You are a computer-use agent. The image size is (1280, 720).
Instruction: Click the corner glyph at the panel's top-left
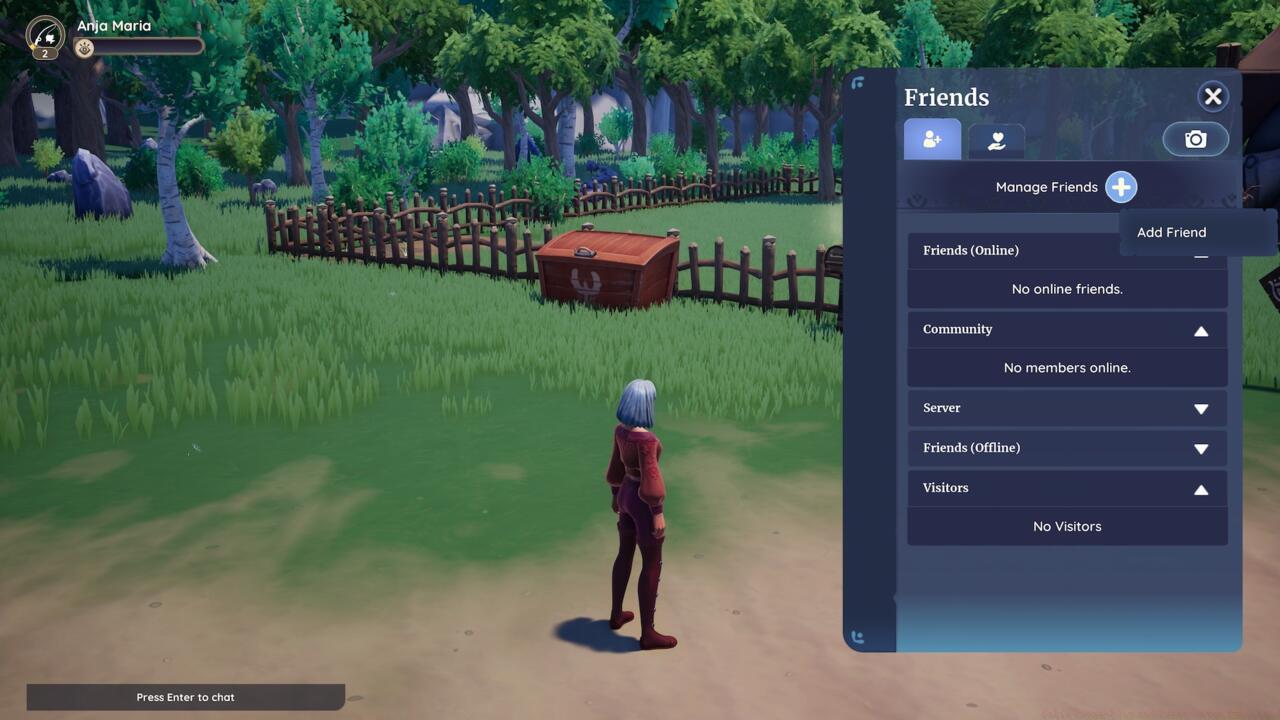(x=858, y=84)
